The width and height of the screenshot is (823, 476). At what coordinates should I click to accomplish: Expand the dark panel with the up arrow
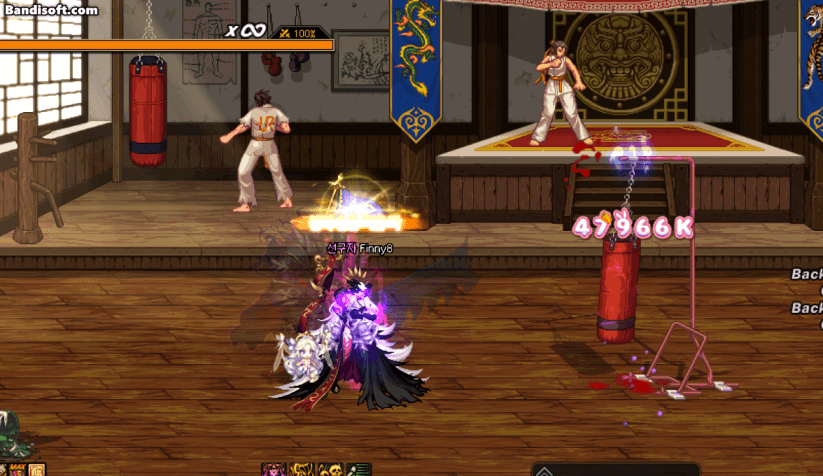tap(545, 469)
